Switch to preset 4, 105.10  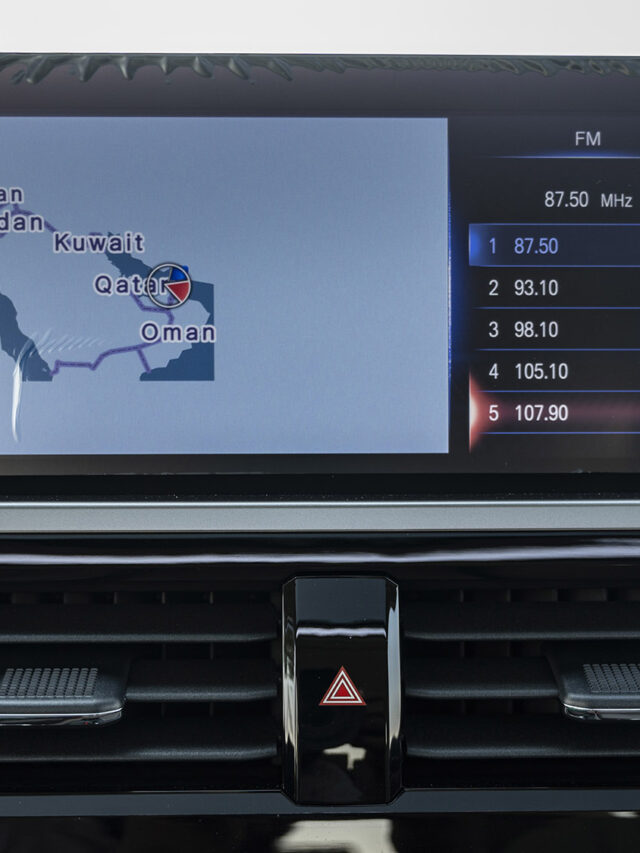(x=553, y=372)
